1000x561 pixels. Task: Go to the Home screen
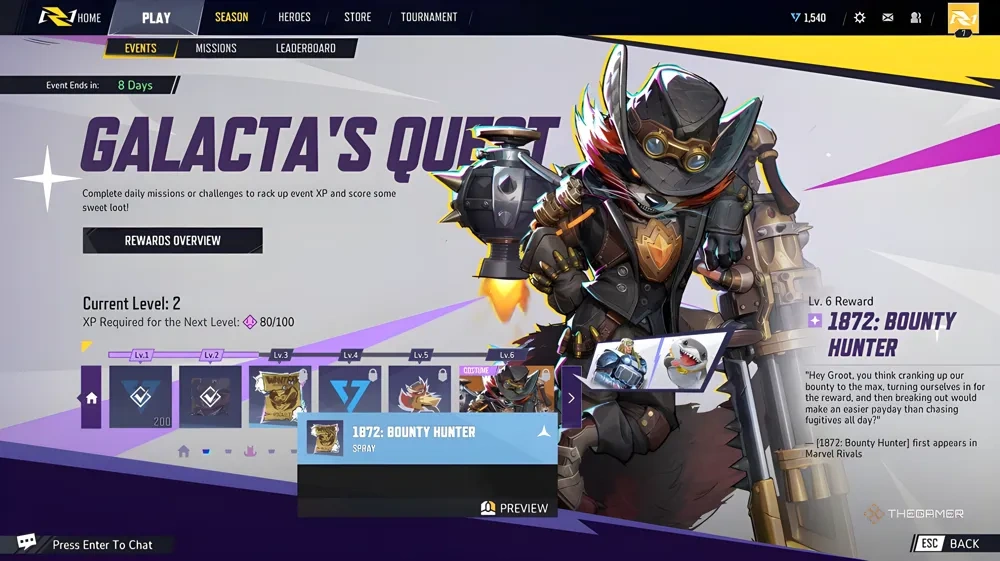click(70, 17)
